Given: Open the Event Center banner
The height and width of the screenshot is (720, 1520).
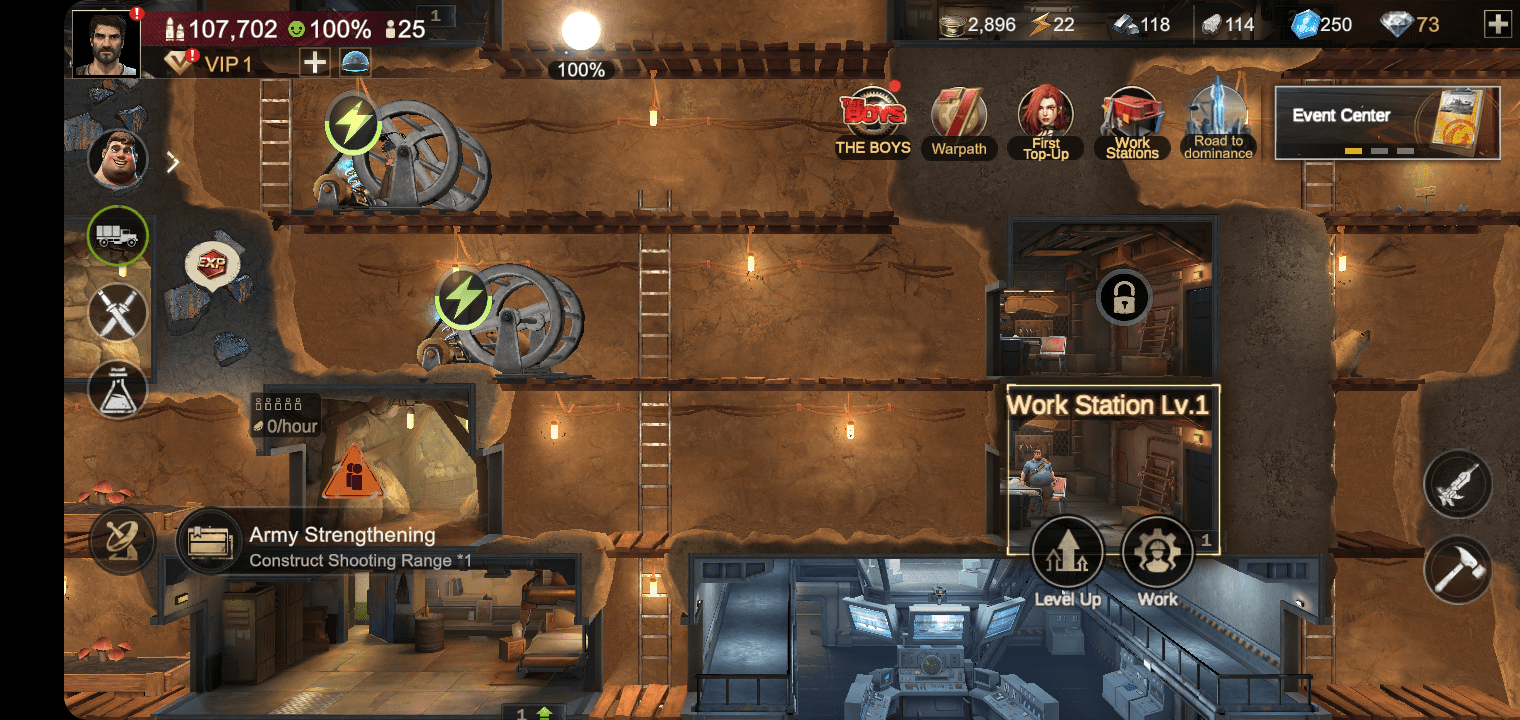Looking at the screenshot, I should (x=1387, y=122).
